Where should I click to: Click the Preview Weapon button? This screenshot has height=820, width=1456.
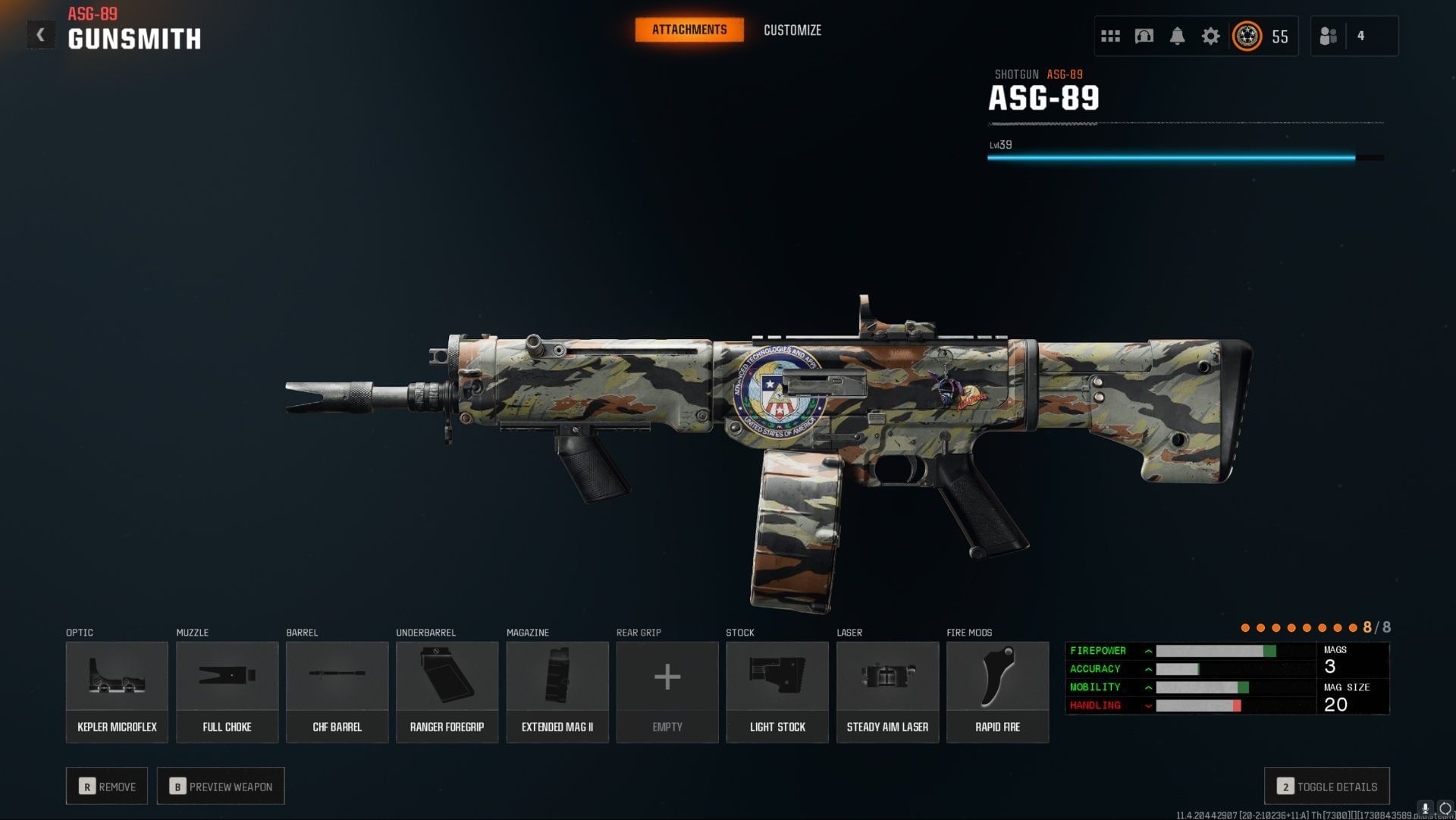(x=220, y=786)
